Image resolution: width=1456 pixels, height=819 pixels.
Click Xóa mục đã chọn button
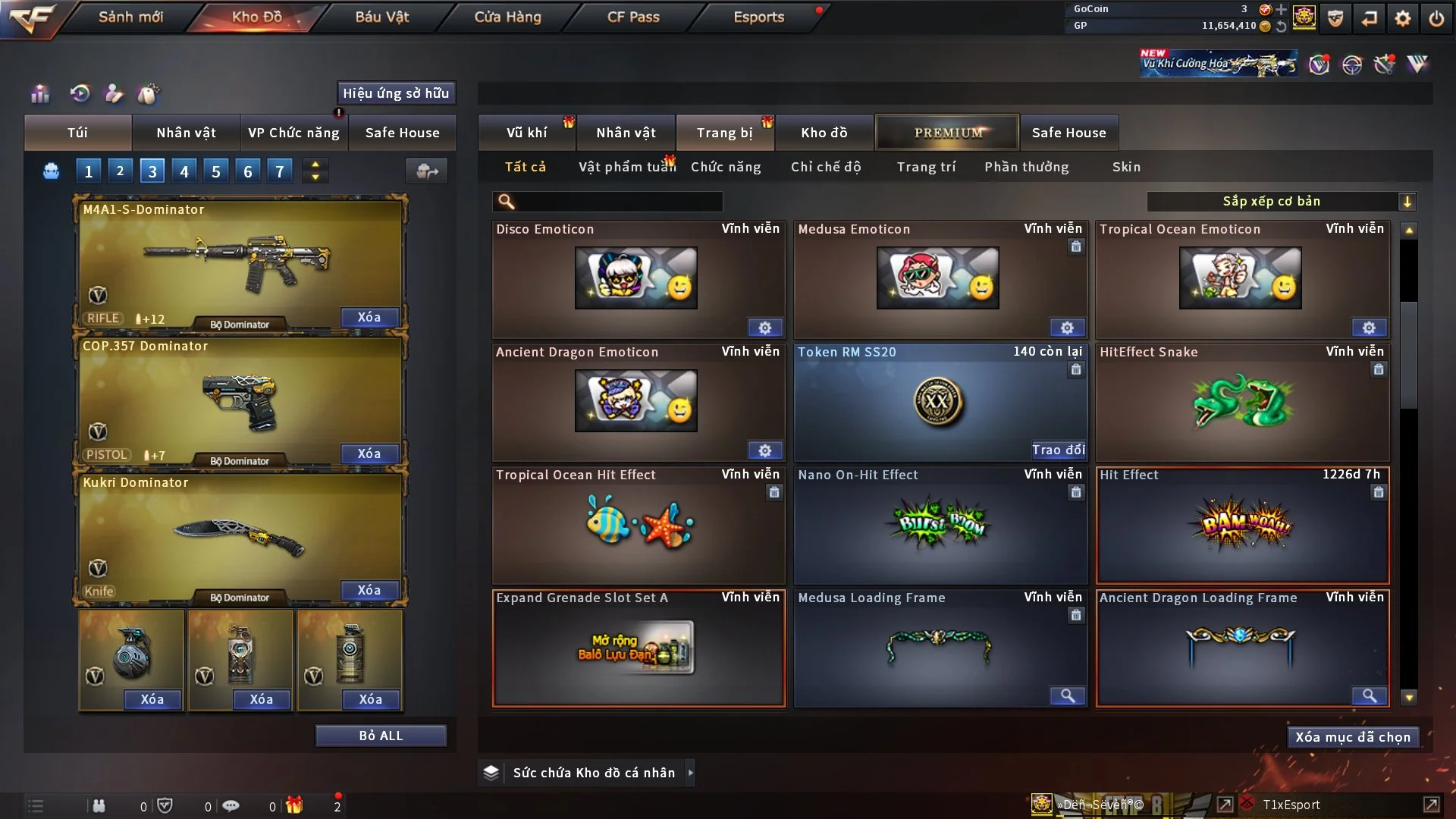1352,737
